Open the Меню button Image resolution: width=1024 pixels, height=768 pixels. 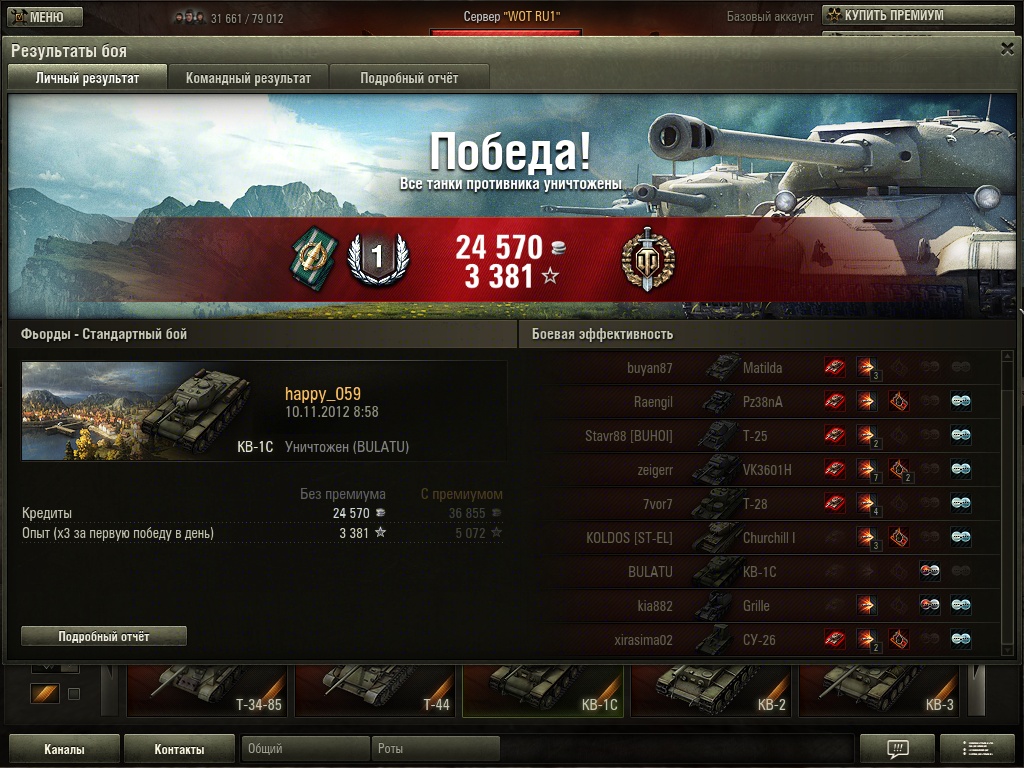click(x=42, y=17)
